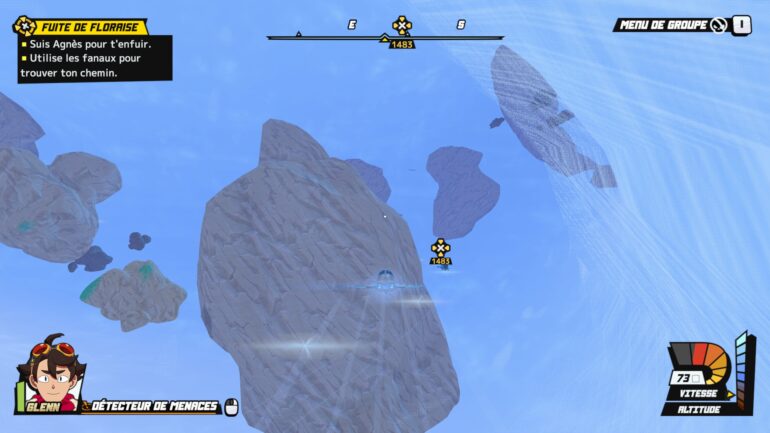This screenshot has height=433, width=770.
Task: Click the 1483 waypoint marker icon
Action: tap(440, 247)
